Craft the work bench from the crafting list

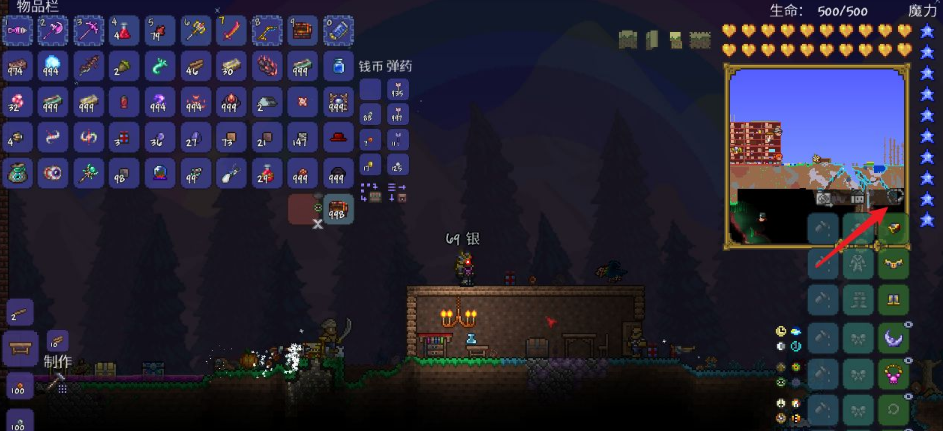[x=19, y=348]
